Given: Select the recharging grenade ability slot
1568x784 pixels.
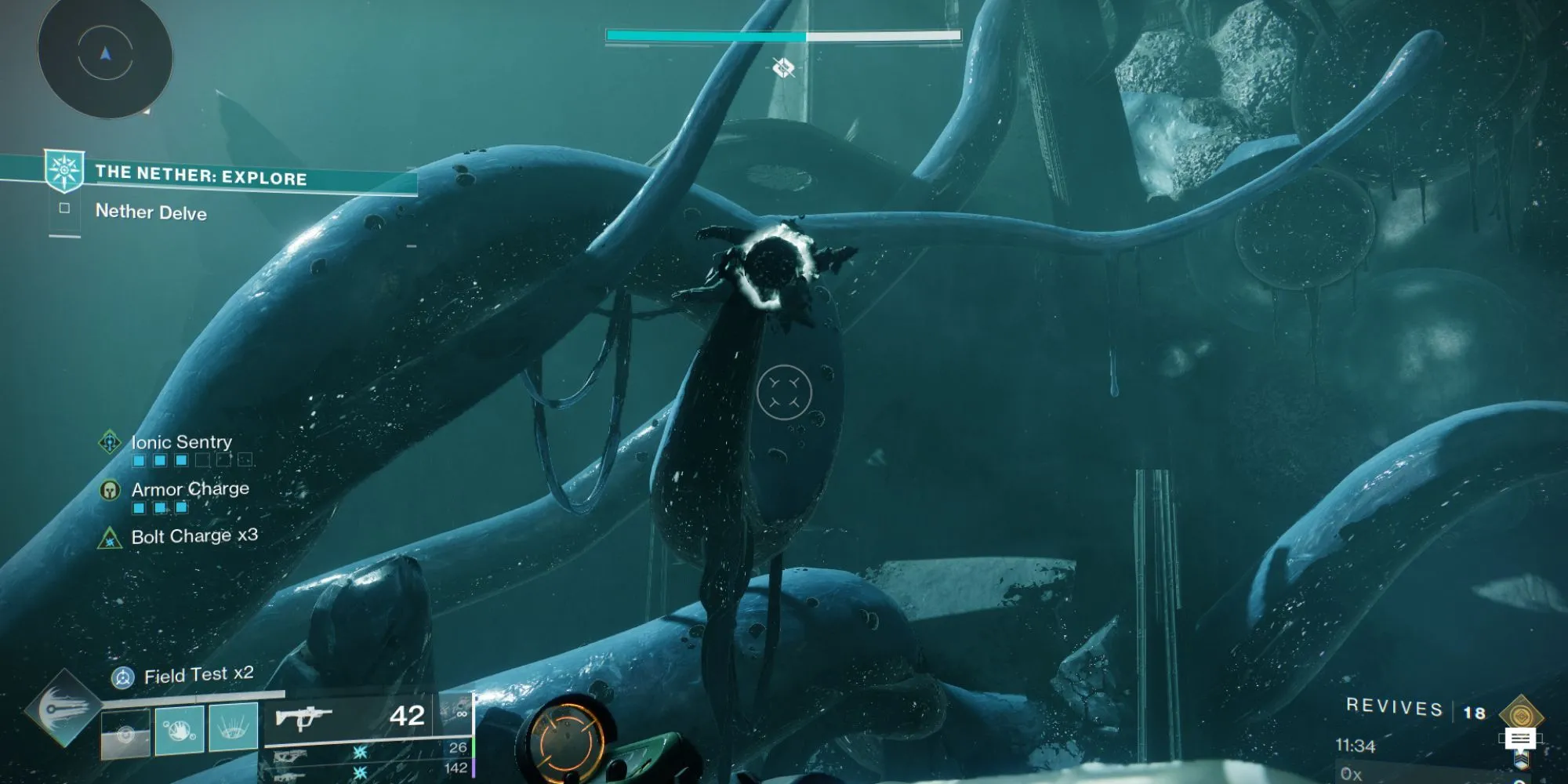Looking at the screenshot, I should point(125,733).
